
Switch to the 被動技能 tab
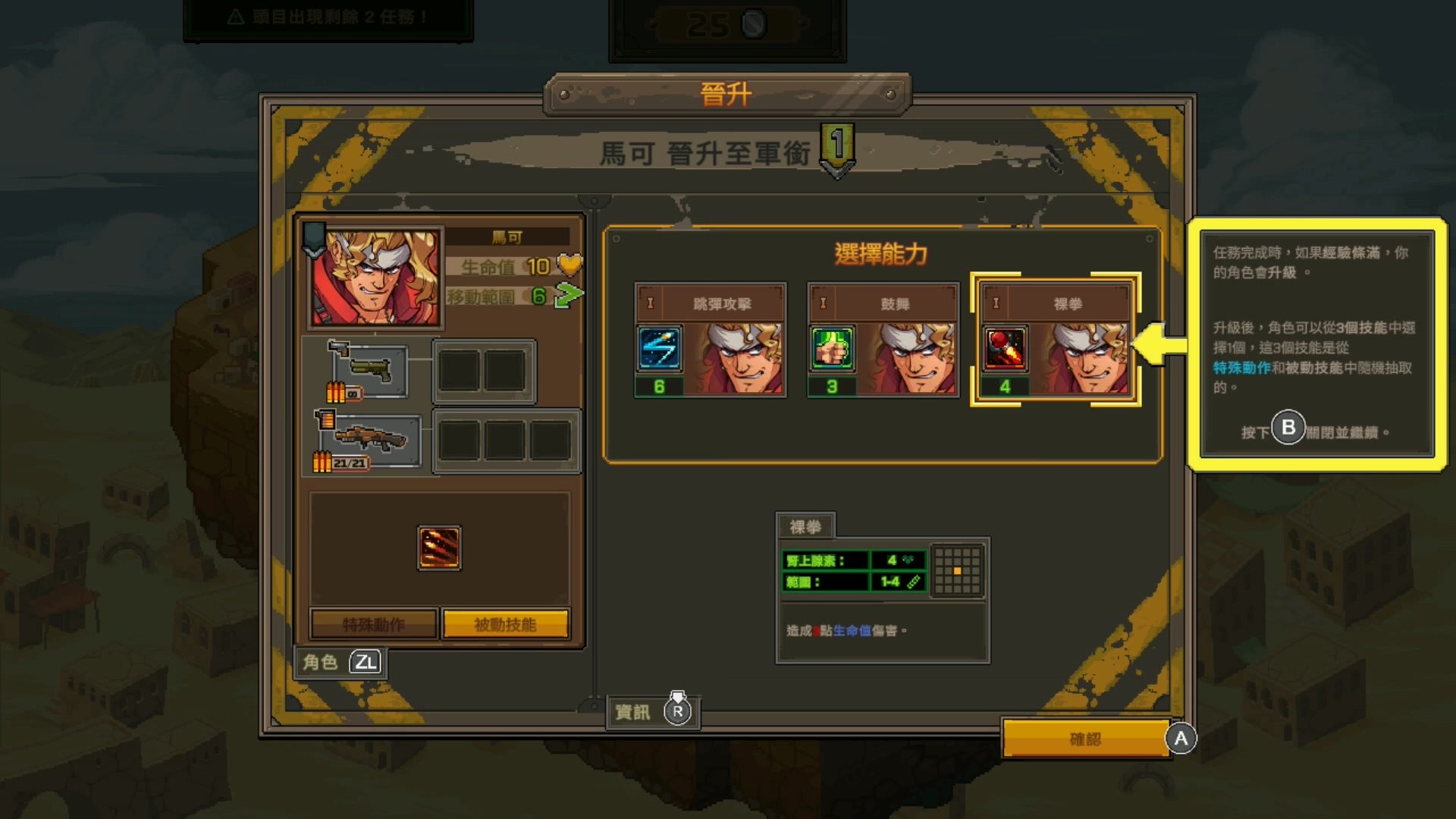coord(505,623)
